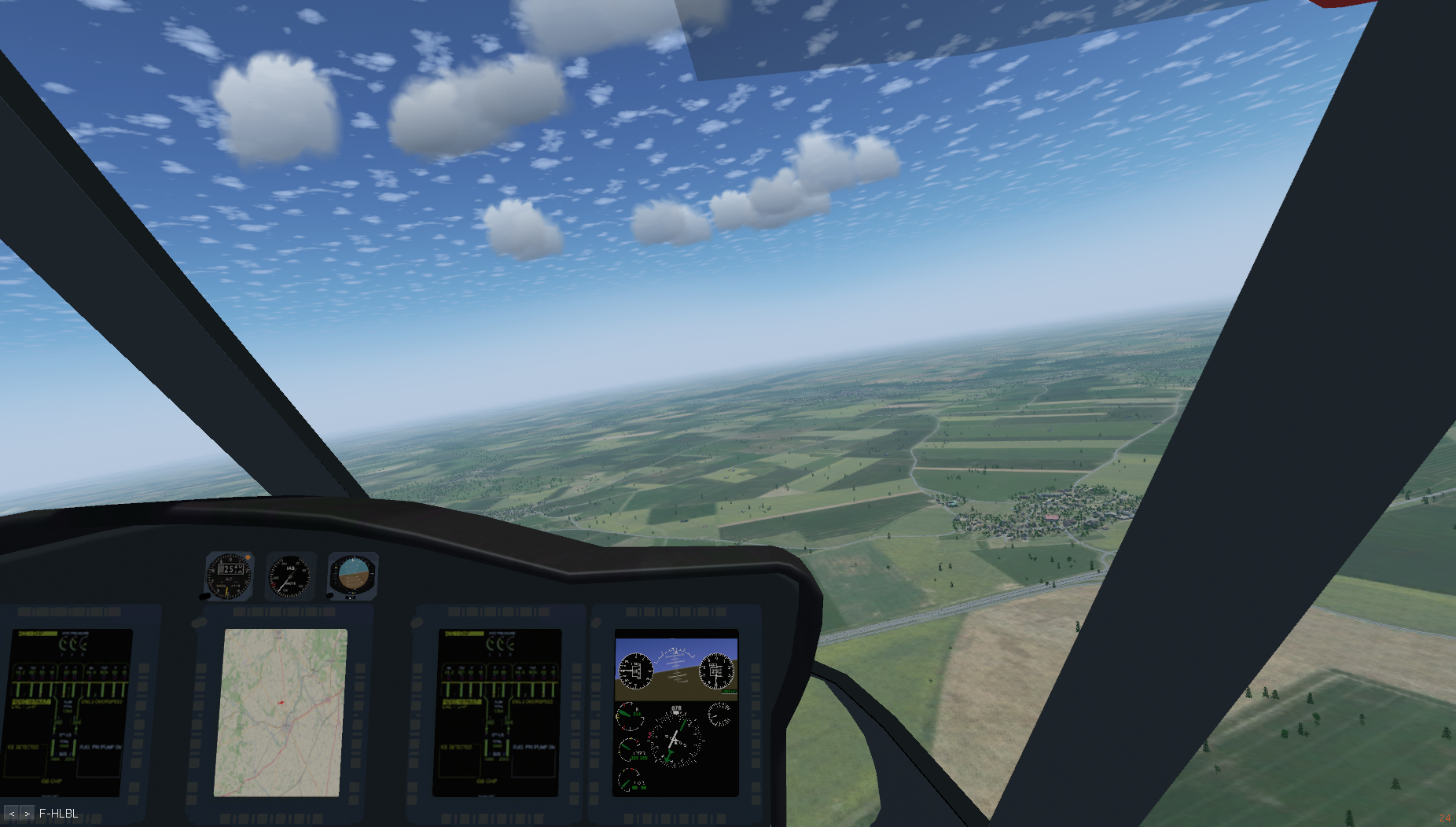Click the previous aircraft arrow button
Viewport: 1456px width, 827px height.
(12, 814)
